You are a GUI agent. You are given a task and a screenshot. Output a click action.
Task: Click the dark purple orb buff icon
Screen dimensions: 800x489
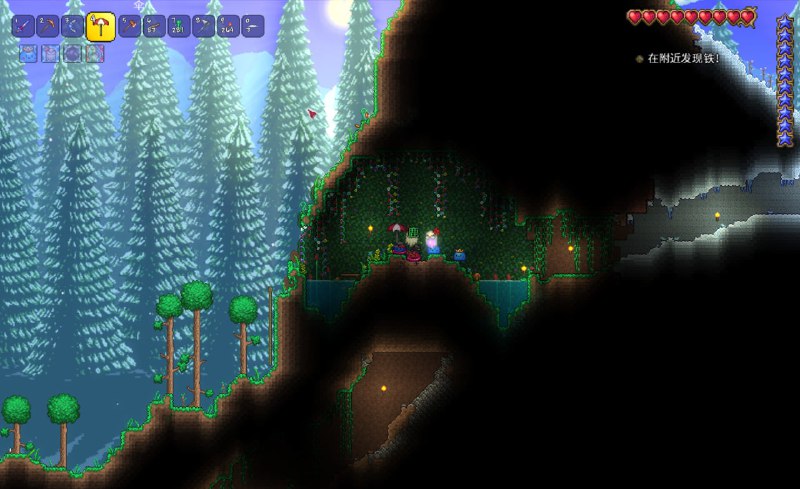click(x=73, y=54)
